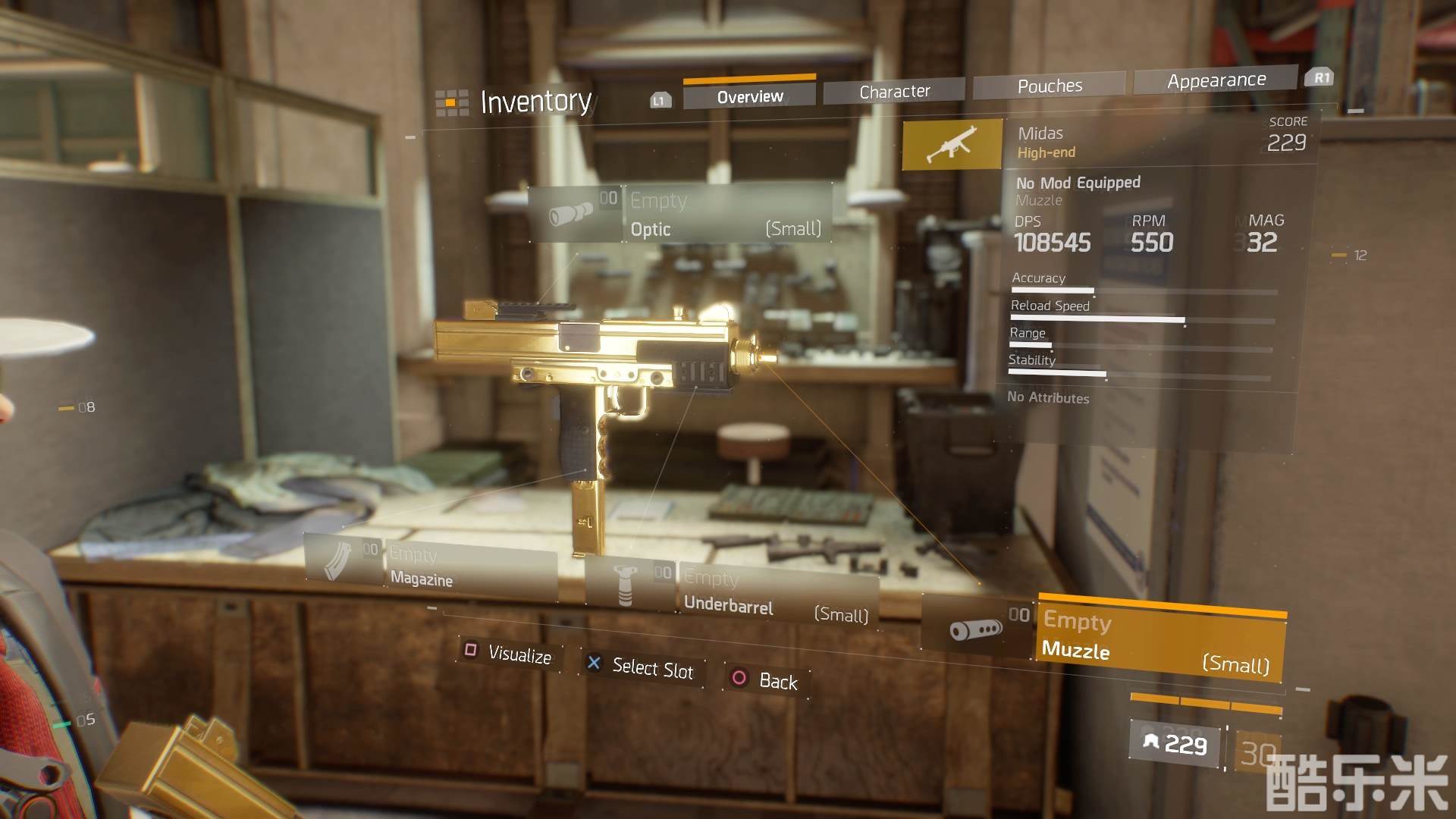The width and height of the screenshot is (1456, 819).
Task: Open the Character tab
Action: tap(894, 91)
